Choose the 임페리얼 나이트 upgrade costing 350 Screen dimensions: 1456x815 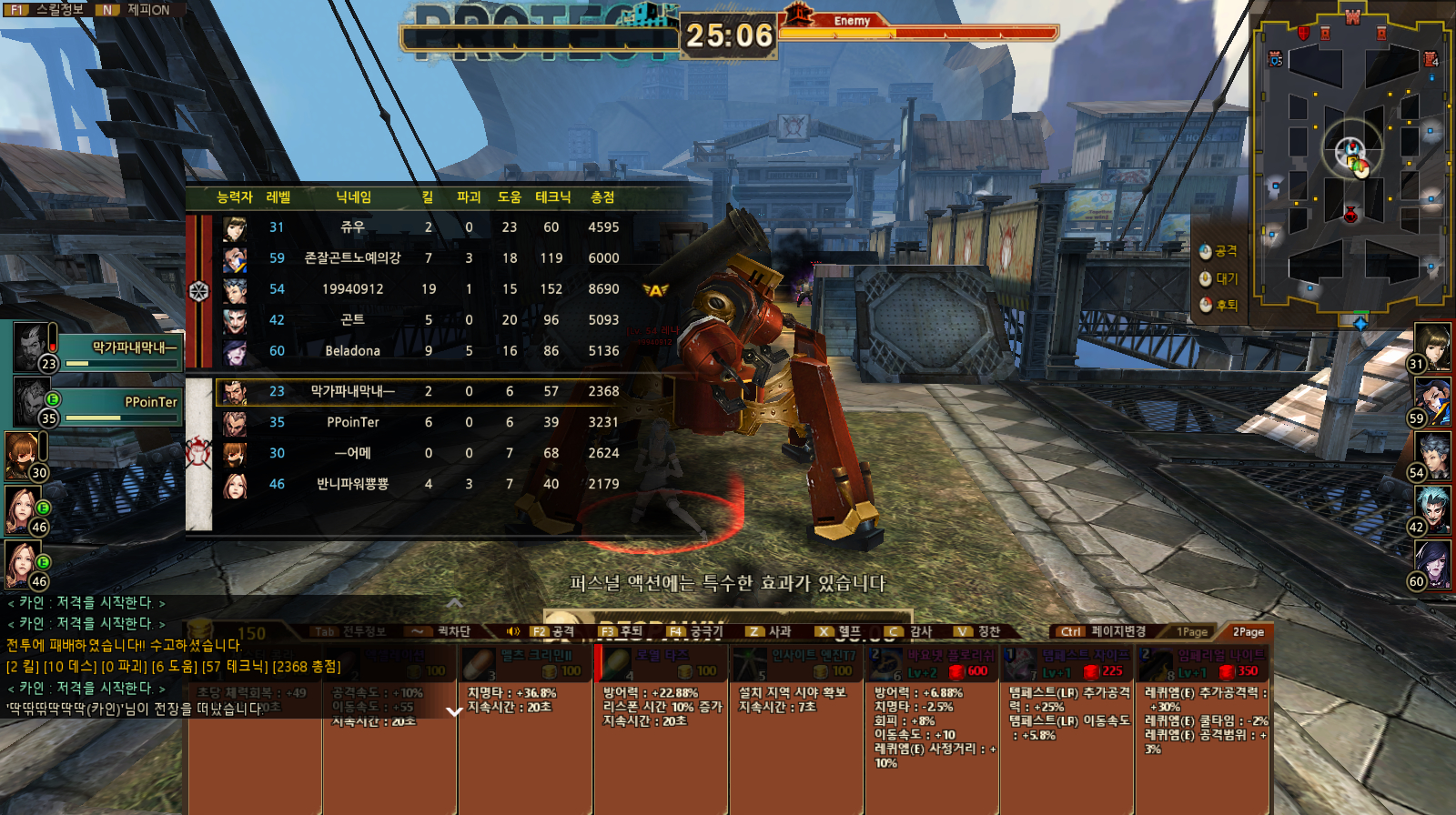[1202, 664]
